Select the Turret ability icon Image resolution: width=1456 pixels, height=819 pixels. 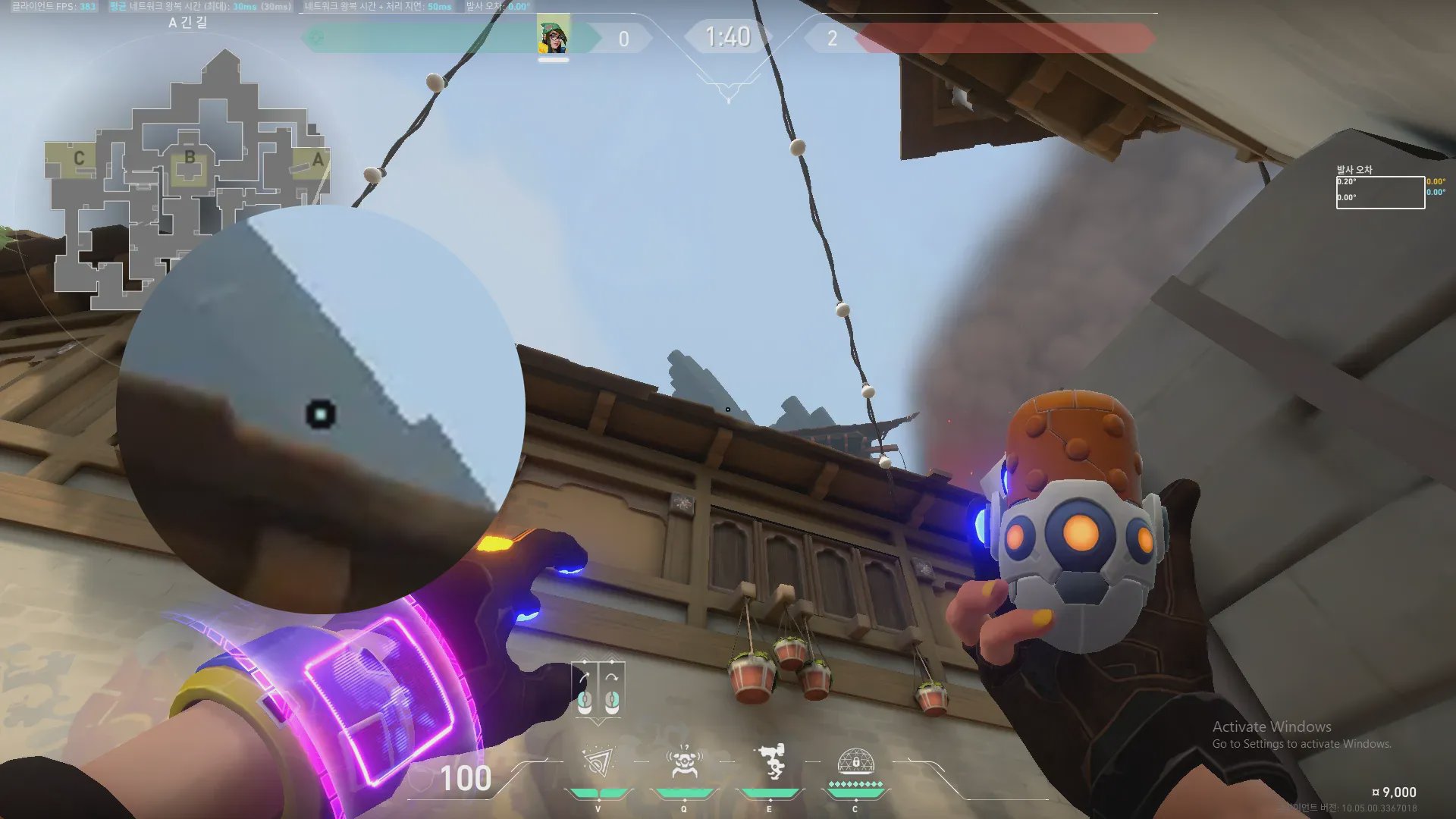click(x=770, y=762)
